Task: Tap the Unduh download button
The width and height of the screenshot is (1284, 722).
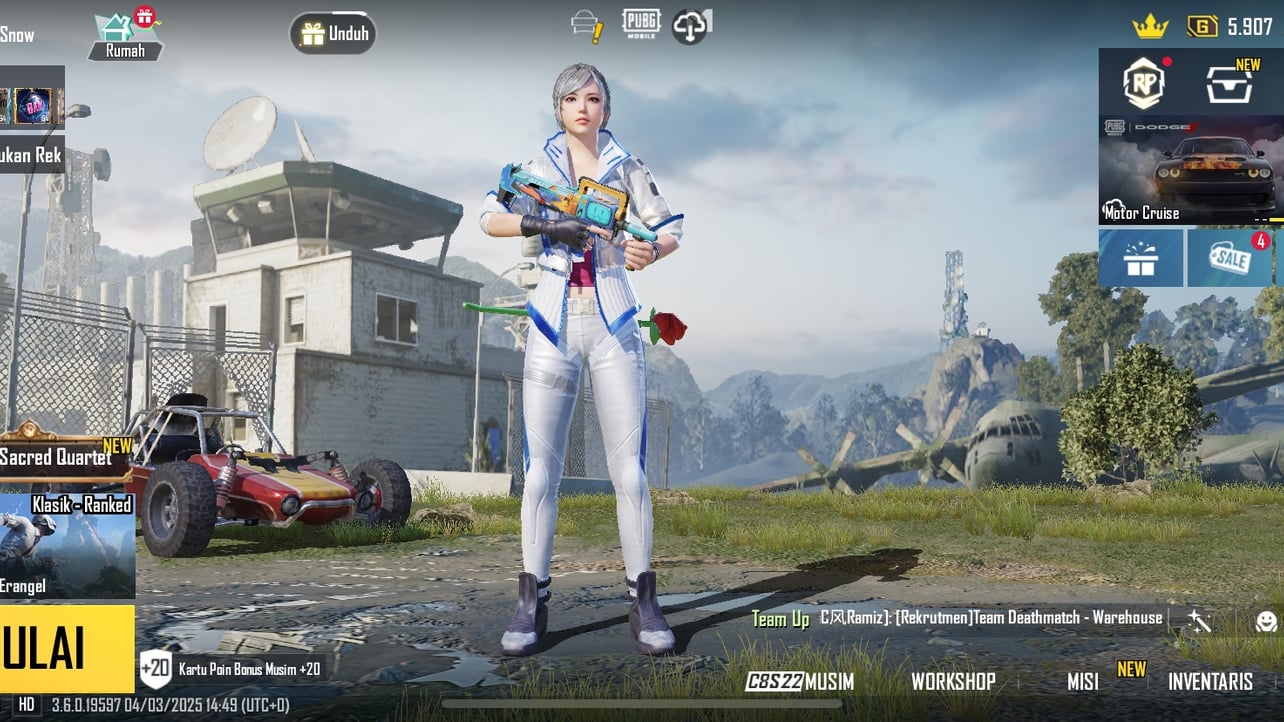Action: tap(334, 33)
